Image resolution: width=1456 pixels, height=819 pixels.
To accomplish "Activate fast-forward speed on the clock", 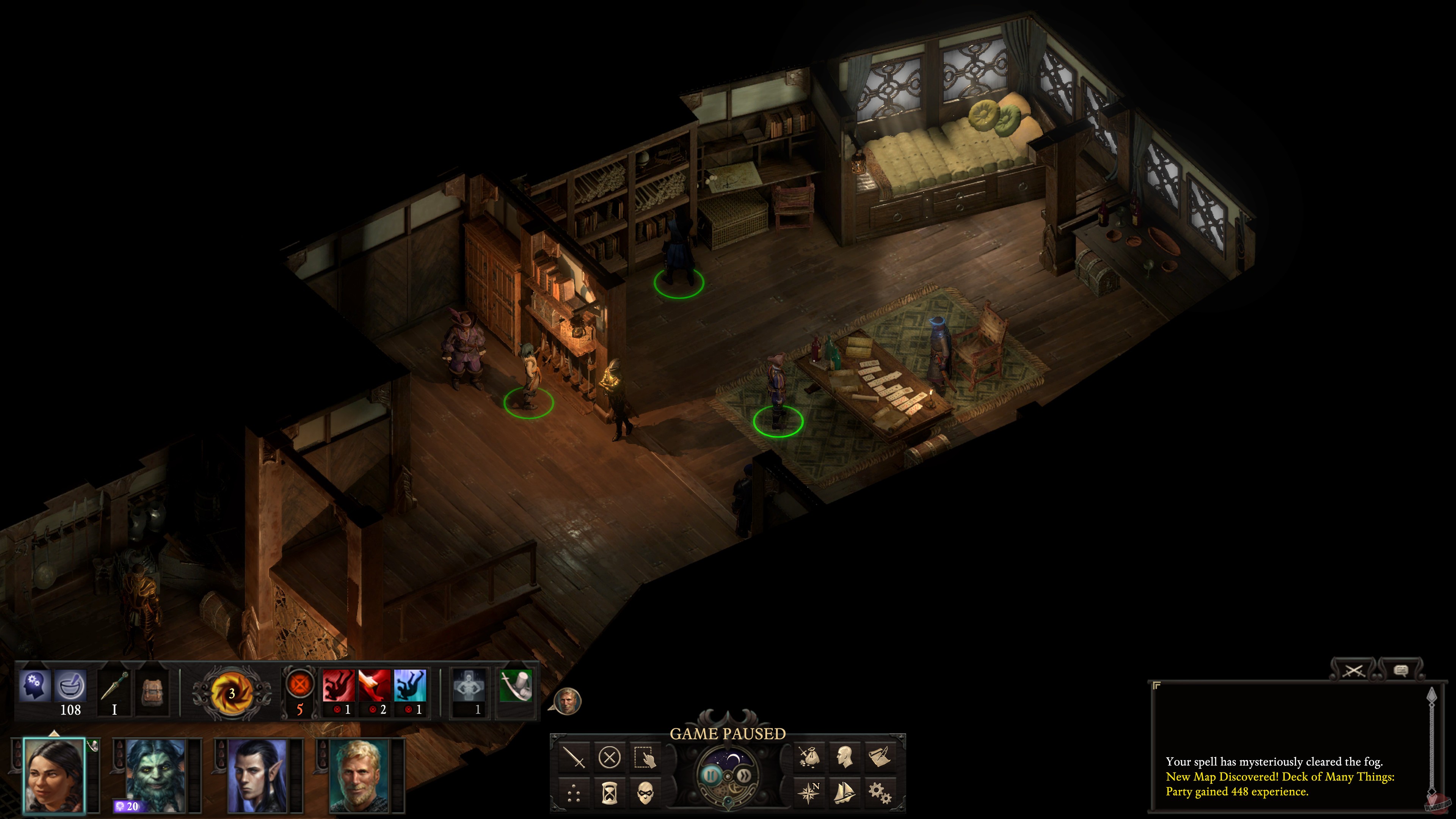I will click(x=744, y=775).
